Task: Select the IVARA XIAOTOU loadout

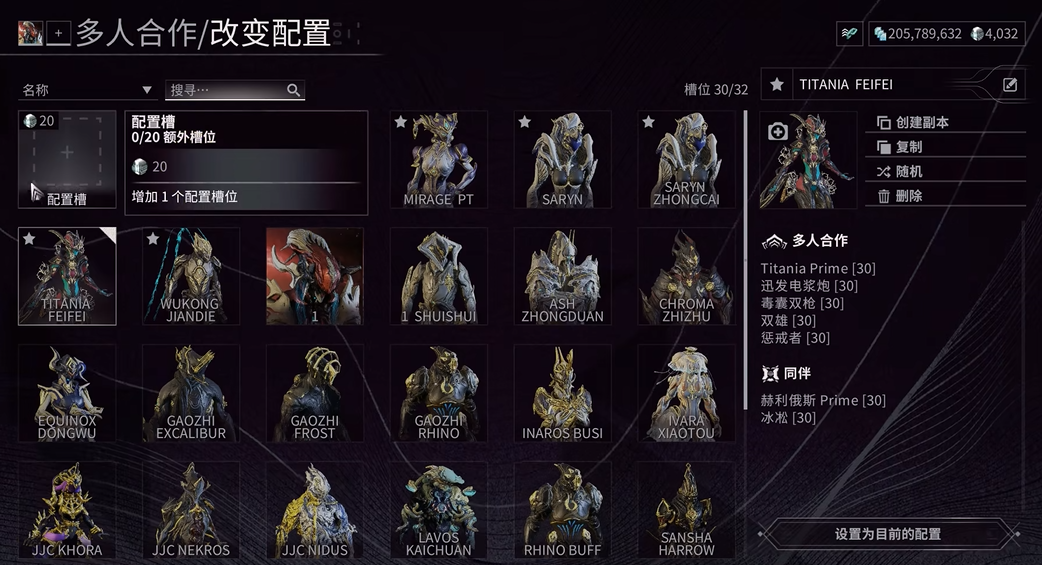Action: 686,393
